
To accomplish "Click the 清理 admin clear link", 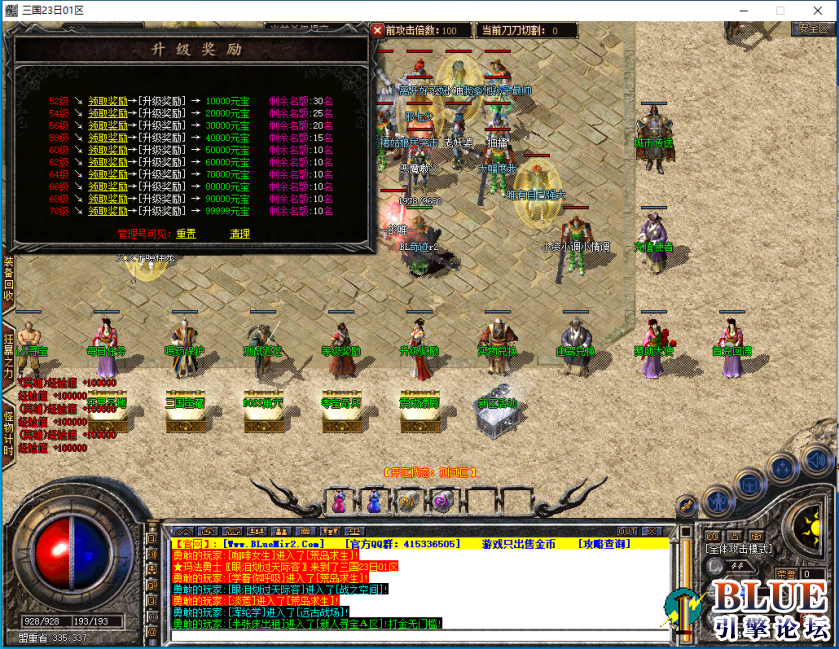I will [x=240, y=234].
